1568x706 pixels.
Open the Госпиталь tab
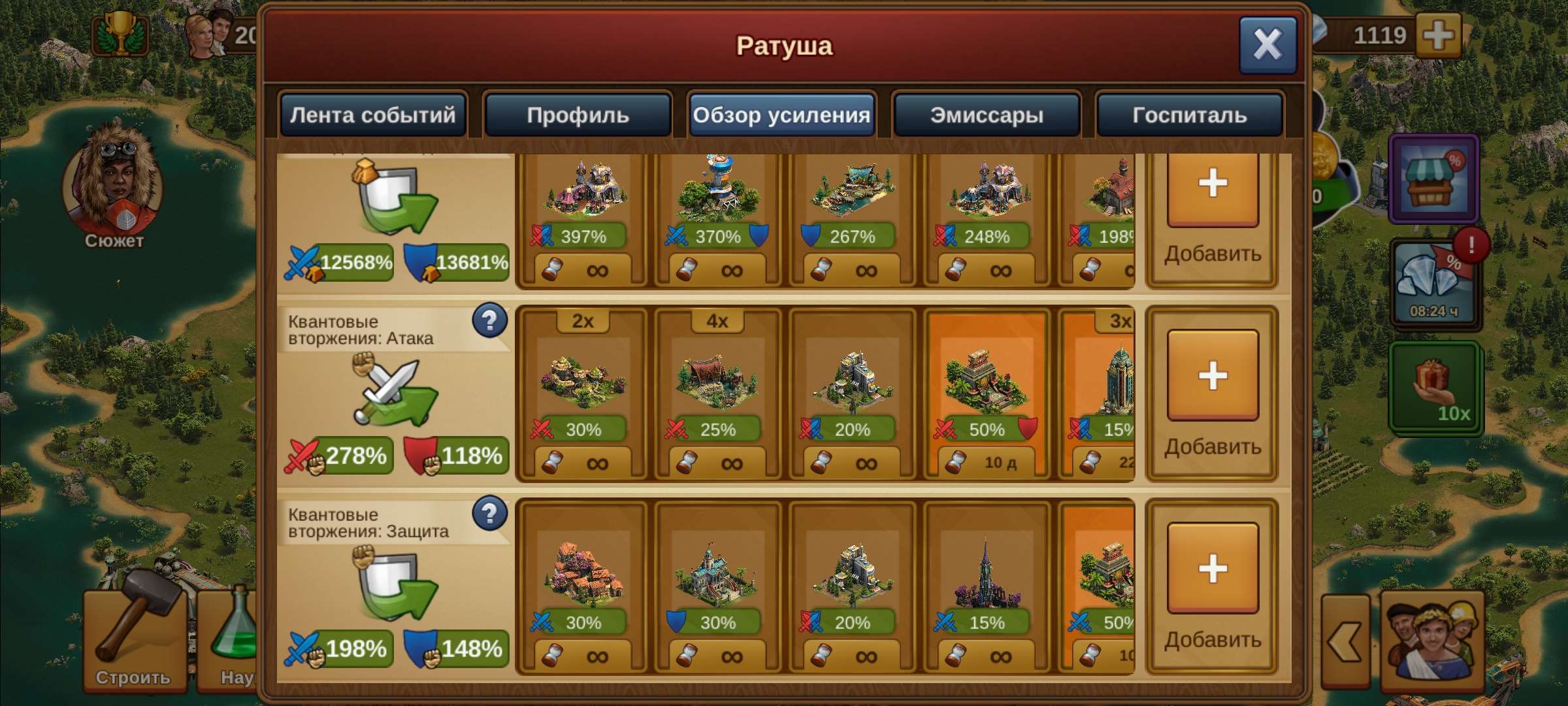[1189, 115]
